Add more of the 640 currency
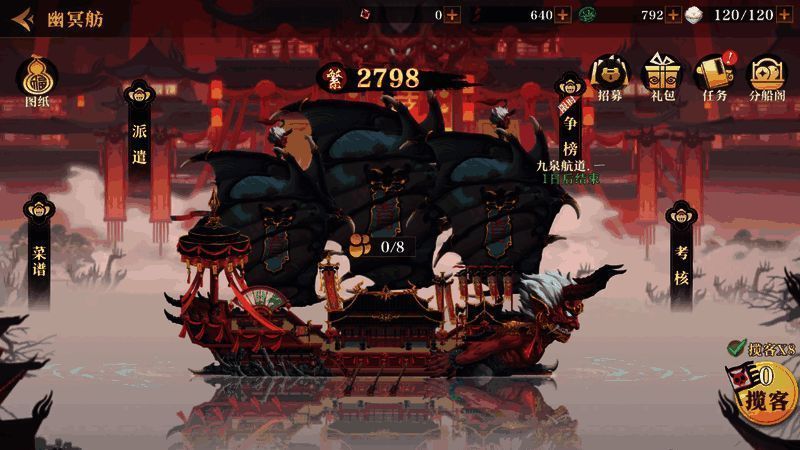Image resolution: width=800 pixels, height=450 pixels. pos(563,15)
